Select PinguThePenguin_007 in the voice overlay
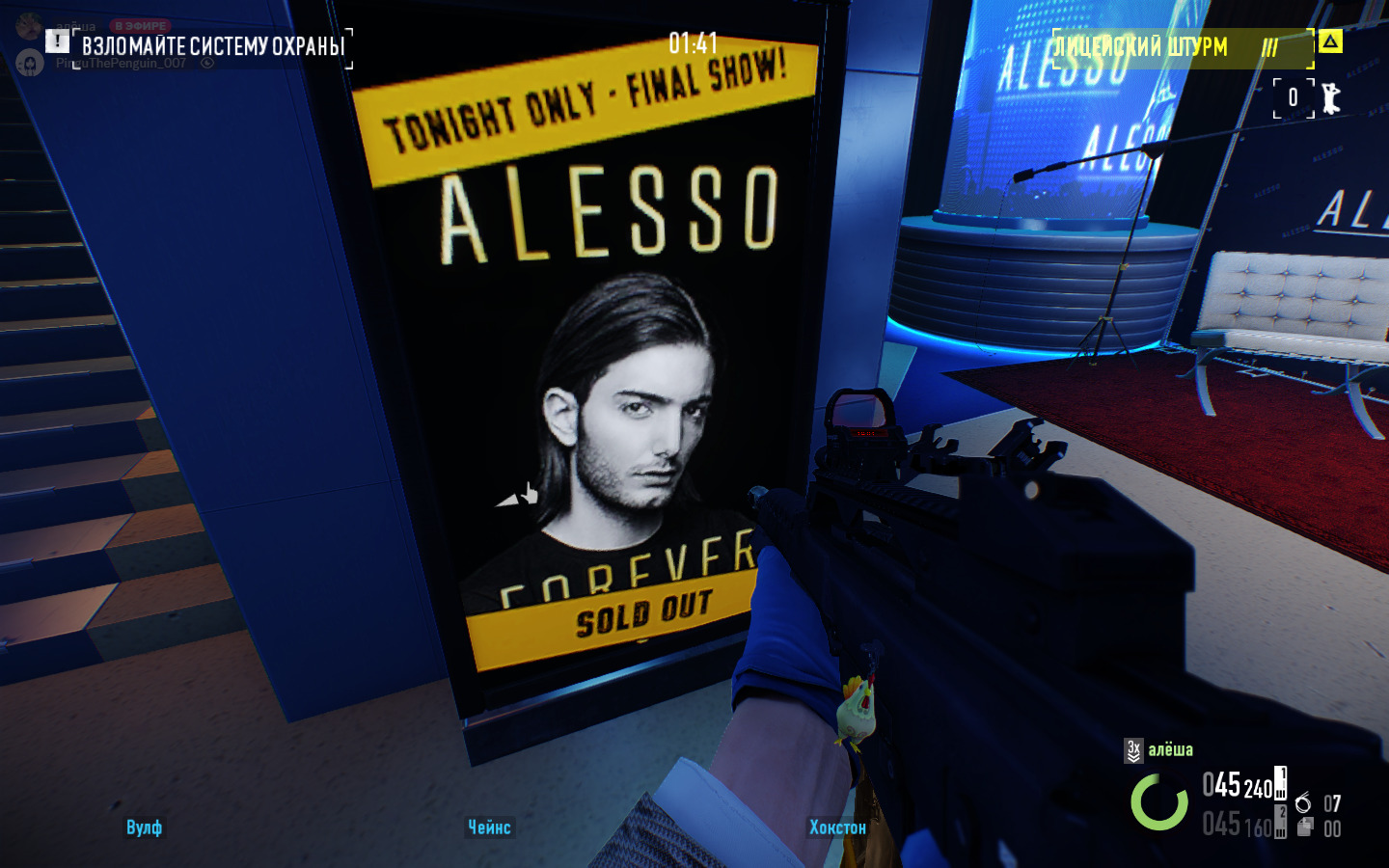Screen dimensions: 1389x868 pos(121,64)
